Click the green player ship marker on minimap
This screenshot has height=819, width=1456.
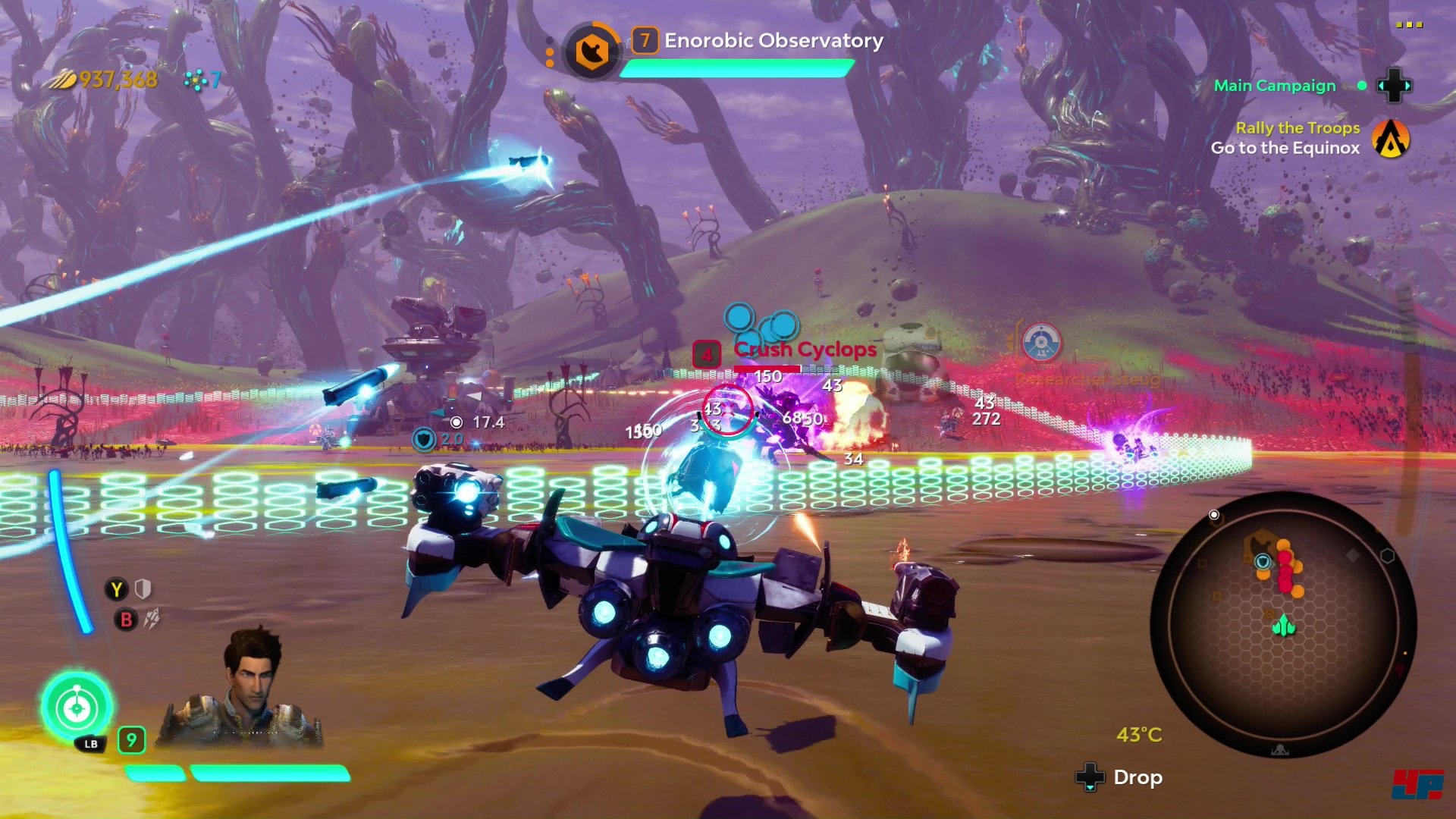pyautogui.click(x=1283, y=626)
